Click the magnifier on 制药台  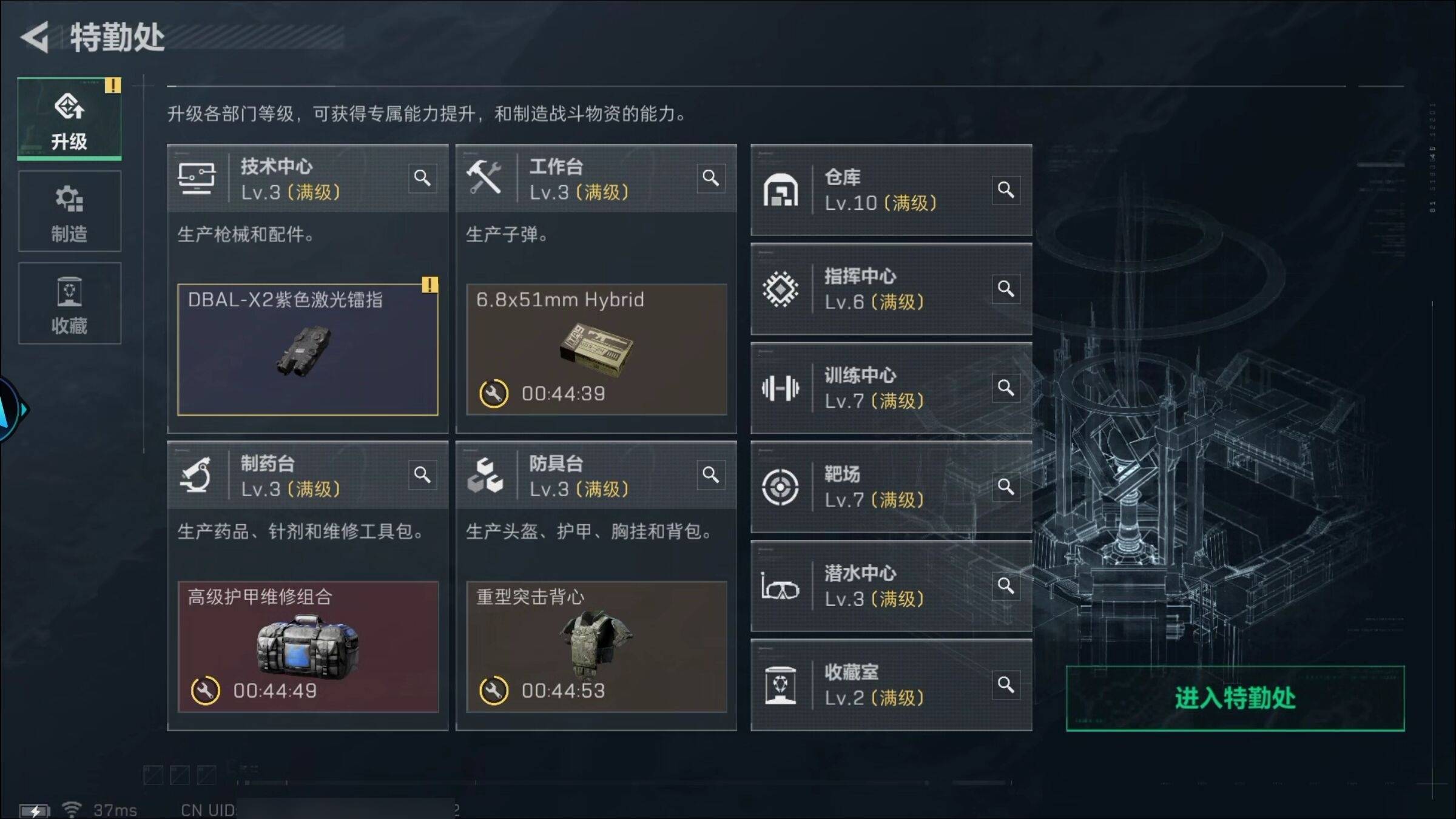pyautogui.click(x=422, y=475)
